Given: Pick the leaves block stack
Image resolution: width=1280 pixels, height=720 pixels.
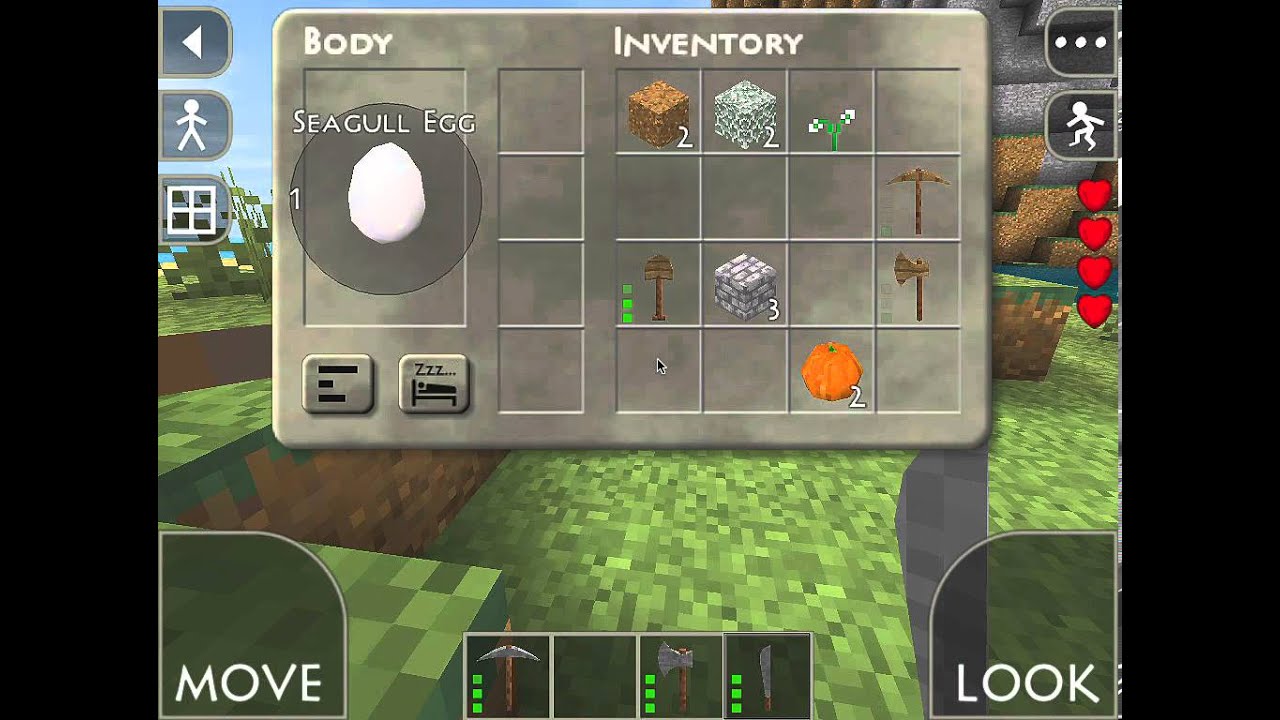Looking at the screenshot, I should (x=745, y=112).
